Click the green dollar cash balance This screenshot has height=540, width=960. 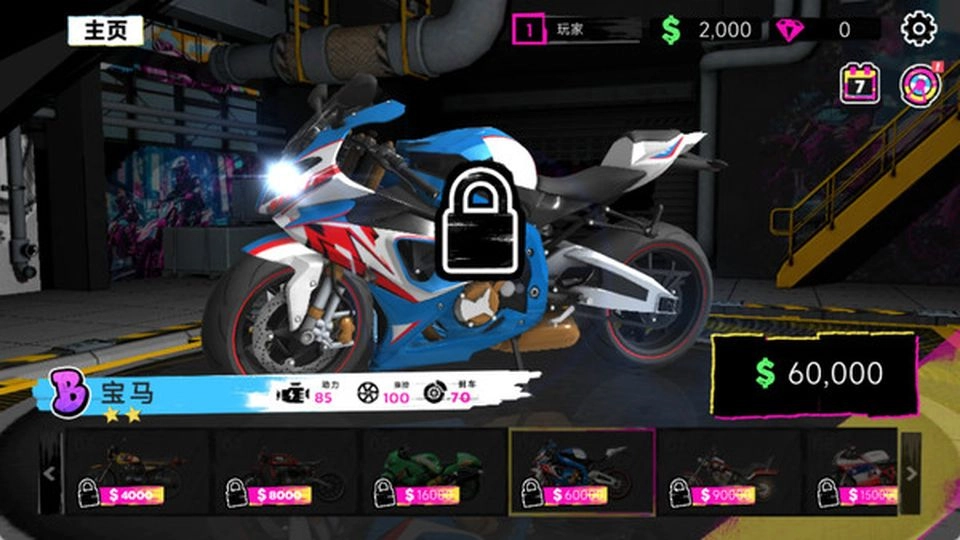tap(708, 30)
